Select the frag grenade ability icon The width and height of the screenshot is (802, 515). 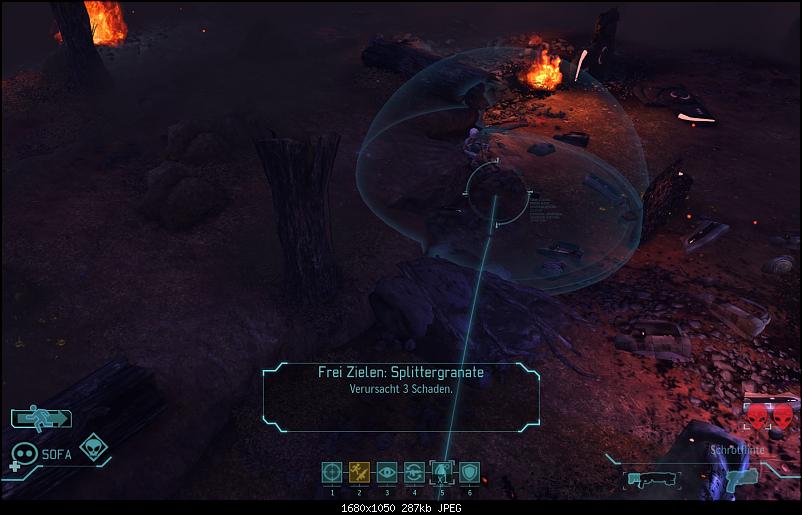(442, 472)
